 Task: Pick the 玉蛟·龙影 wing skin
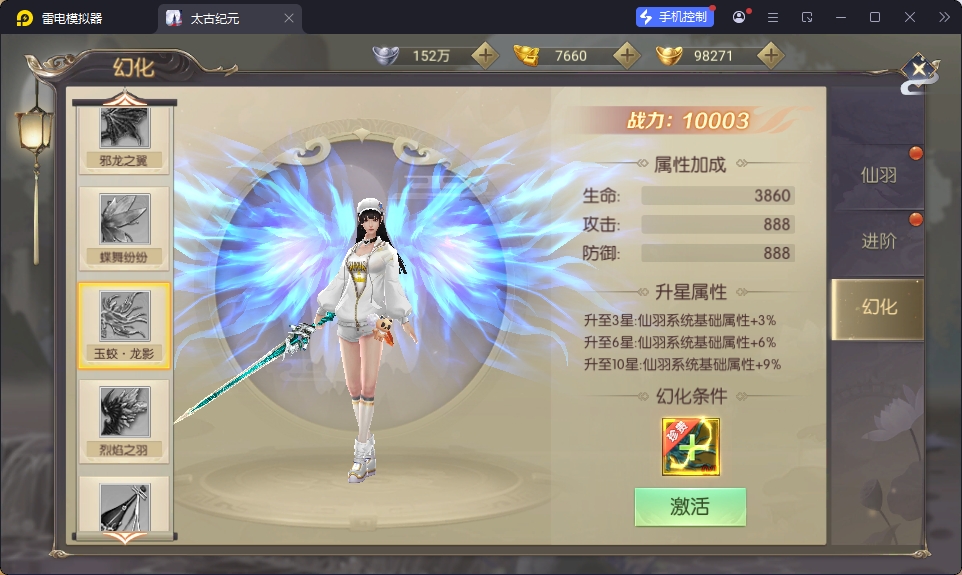pos(124,324)
